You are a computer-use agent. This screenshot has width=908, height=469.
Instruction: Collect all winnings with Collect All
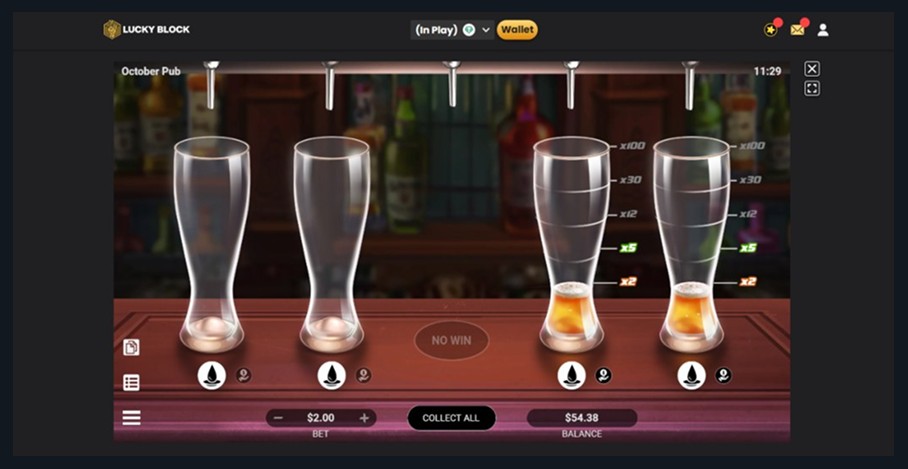[451, 418]
